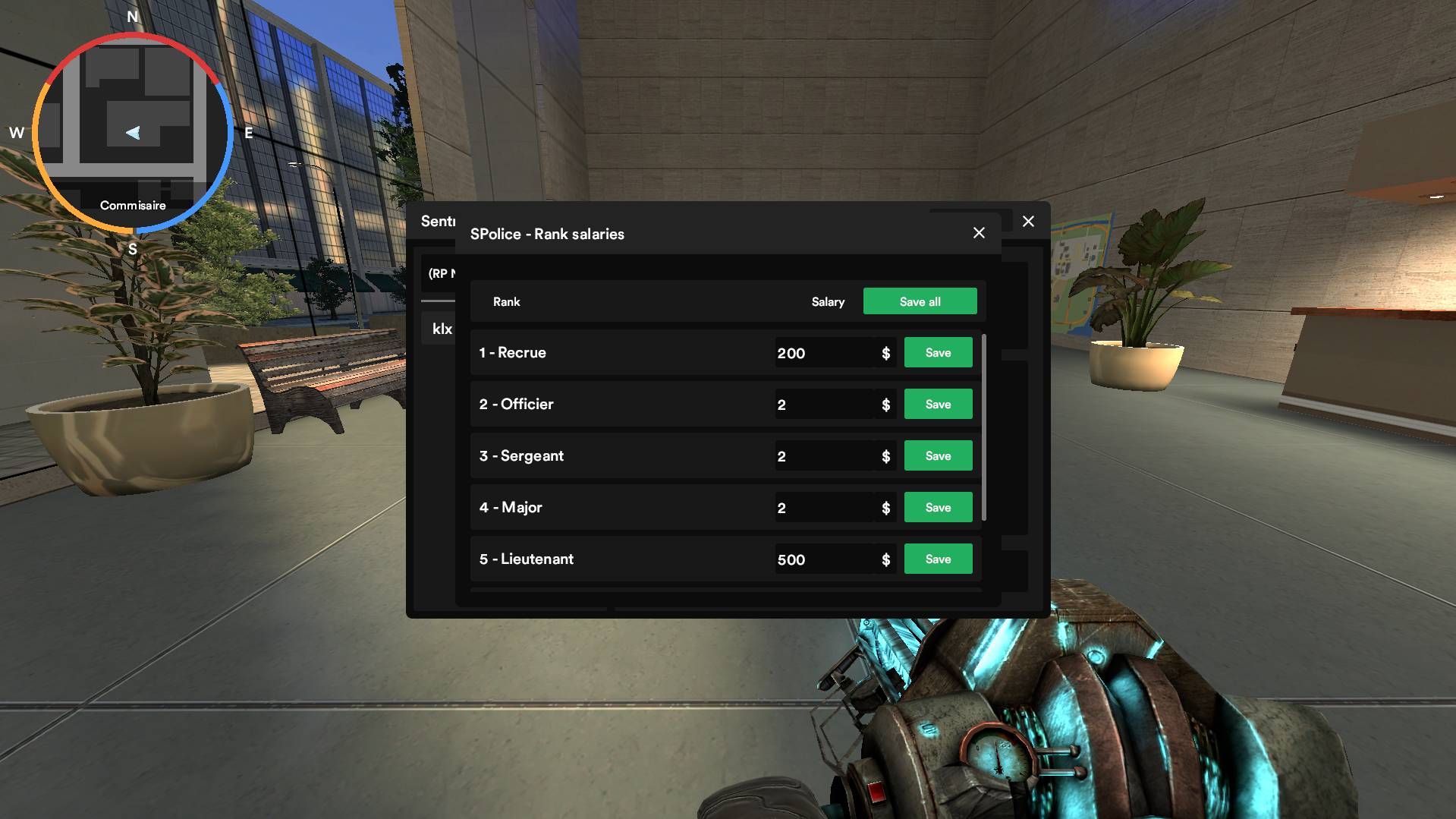Close the SPolice Rank salaries window
This screenshot has height=819, width=1456.
click(979, 233)
